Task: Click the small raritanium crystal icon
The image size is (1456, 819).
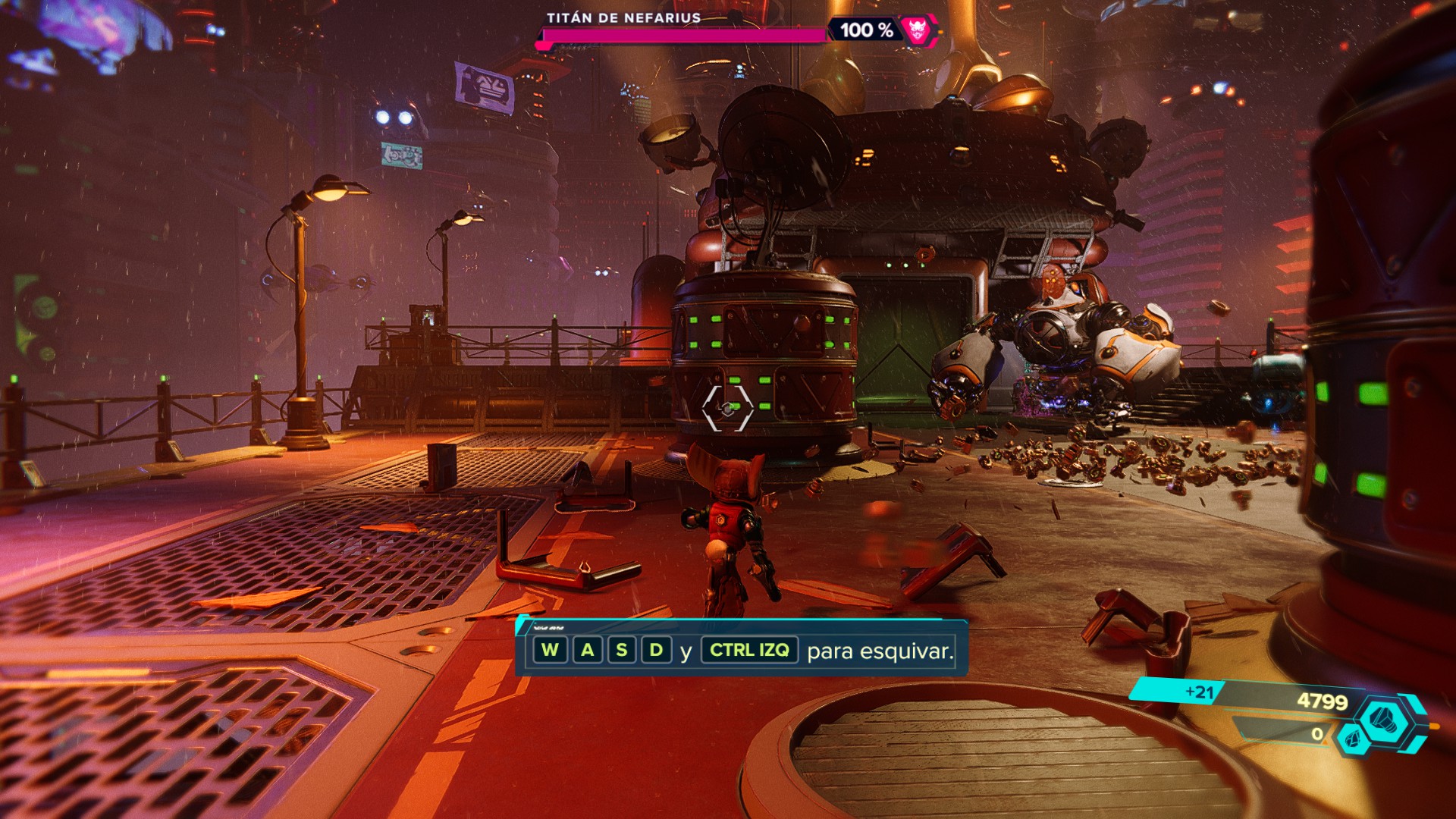Action: (x=1350, y=737)
